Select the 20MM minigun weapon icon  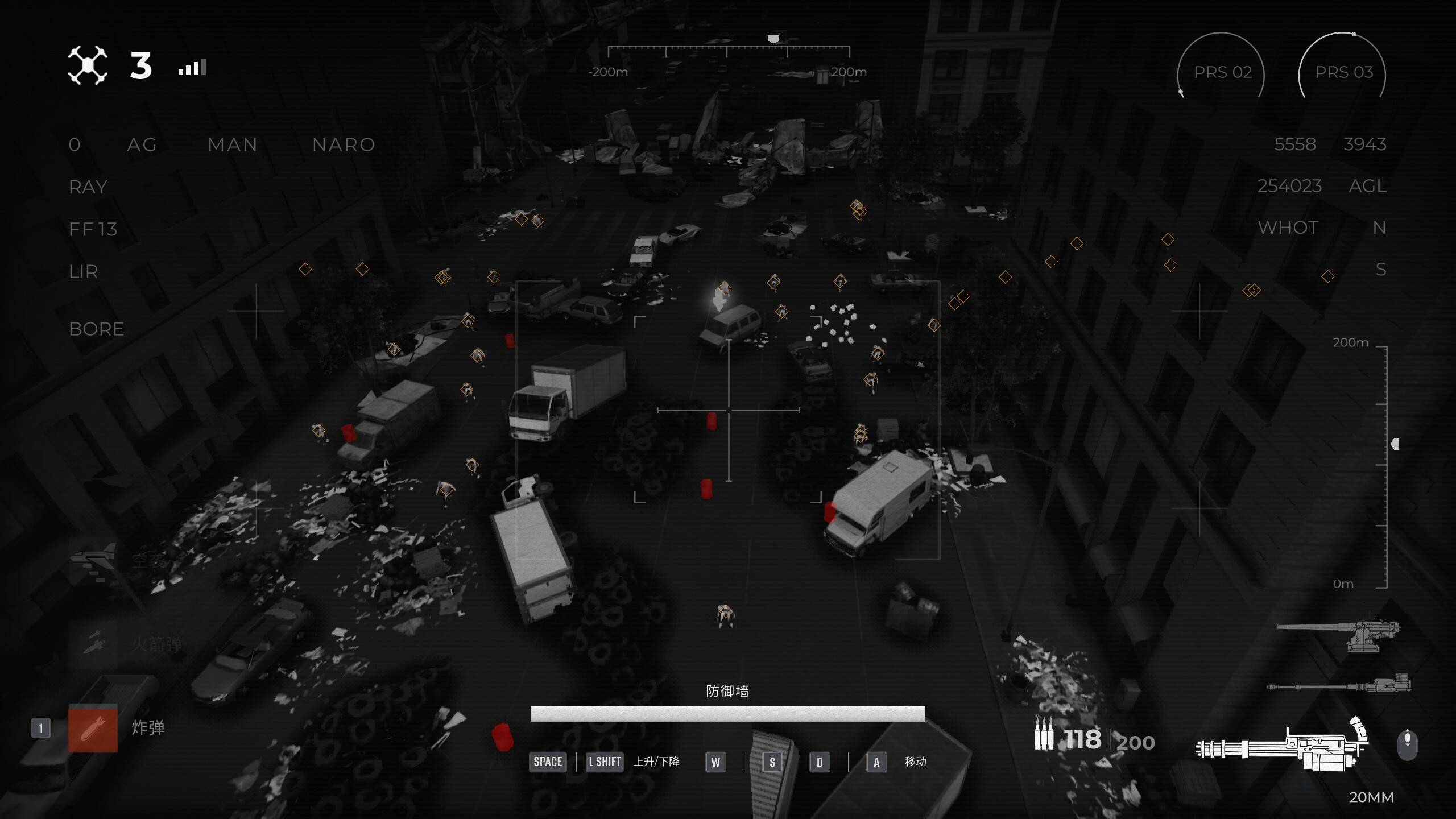click(1281, 745)
